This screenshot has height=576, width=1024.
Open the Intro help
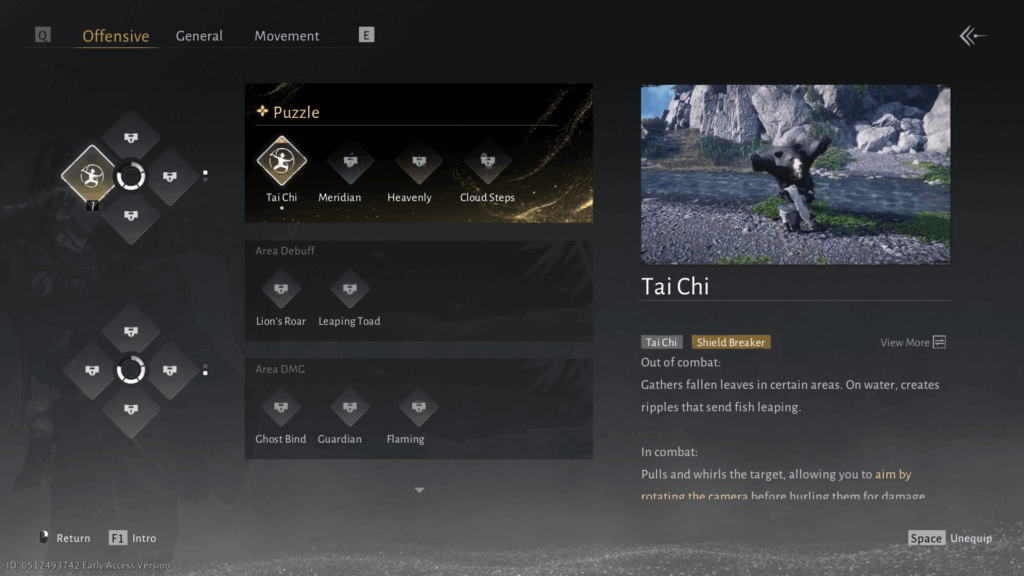[x=132, y=538]
